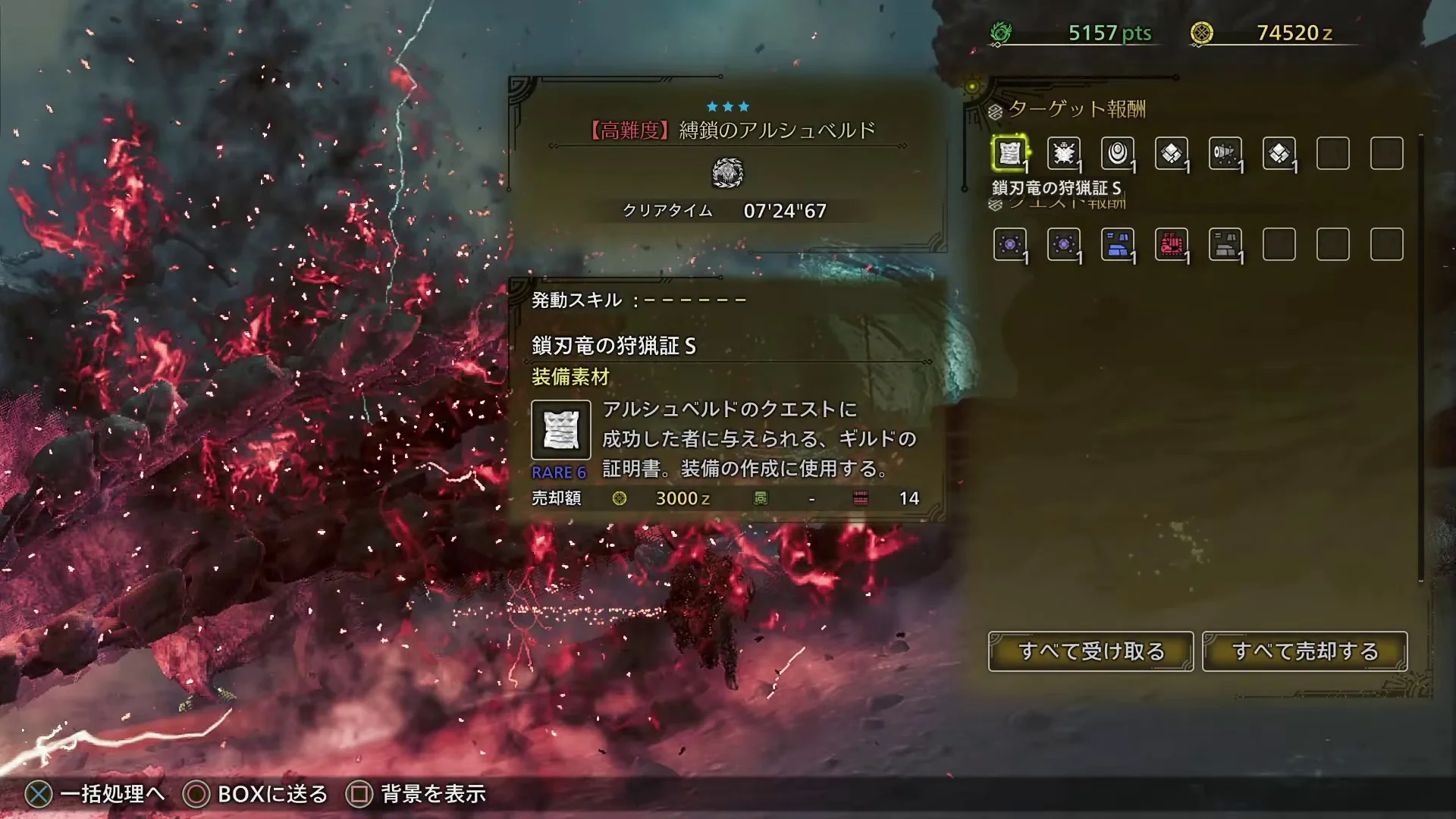Select the first purple jewel in quest rewards
This screenshot has width=1456, height=819.
pyautogui.click(x=1011, y=244)
